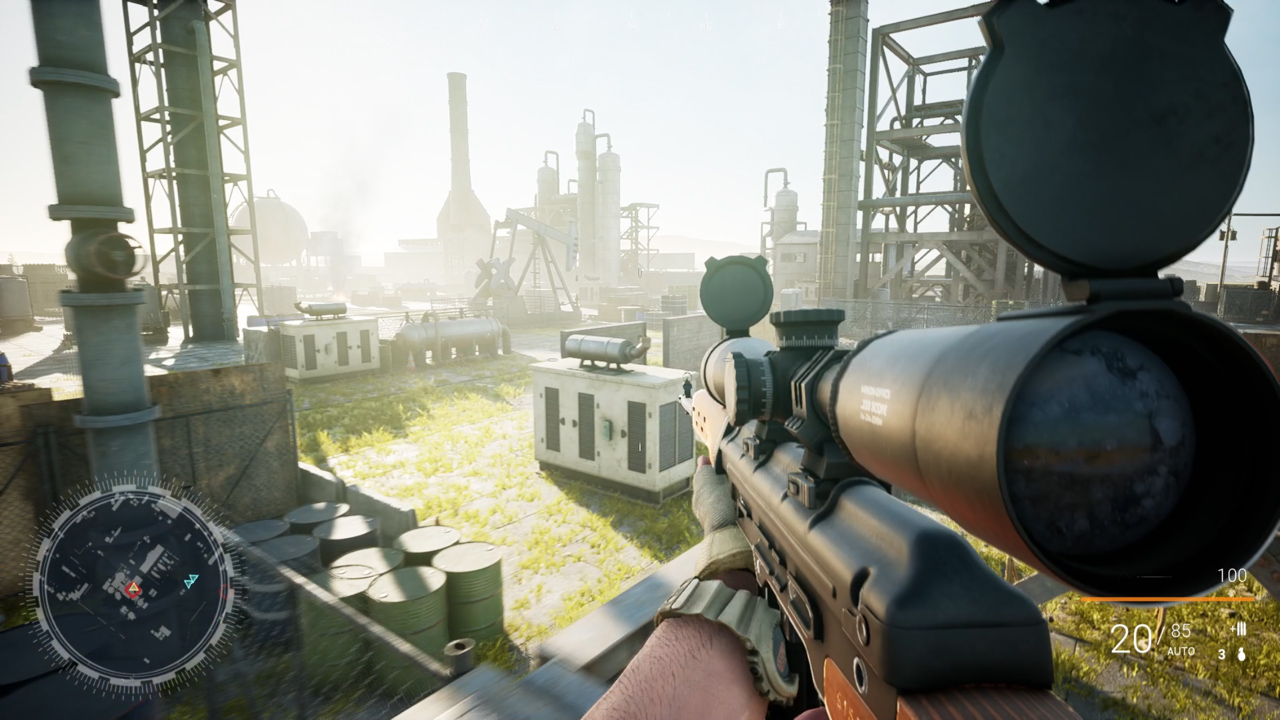Click the red diamond player marker on the minimap
Image resolution: width=1280 pixels, height=720 pixels.
(133, 594)
